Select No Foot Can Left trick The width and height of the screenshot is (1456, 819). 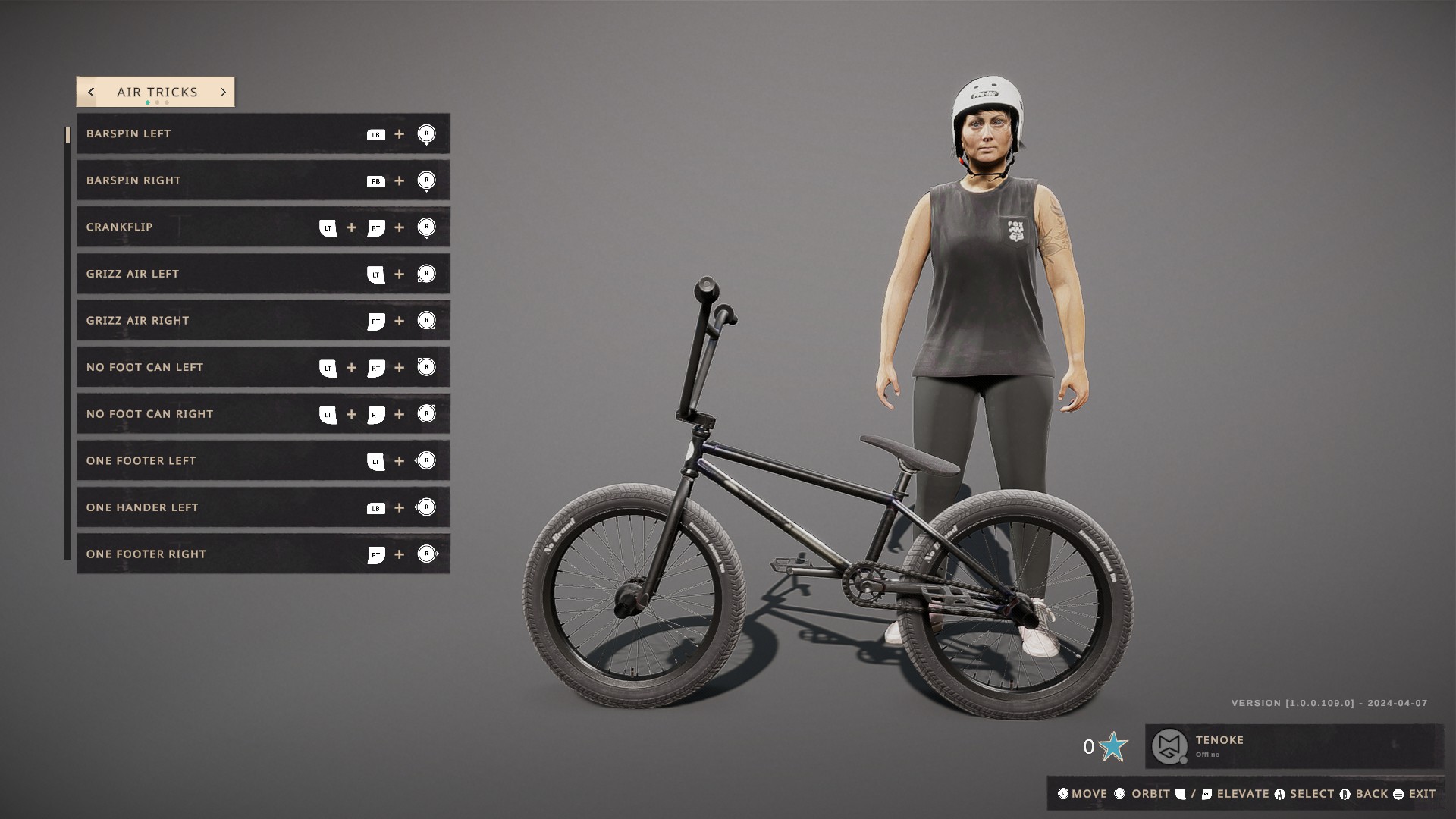(x=262, y=367)
